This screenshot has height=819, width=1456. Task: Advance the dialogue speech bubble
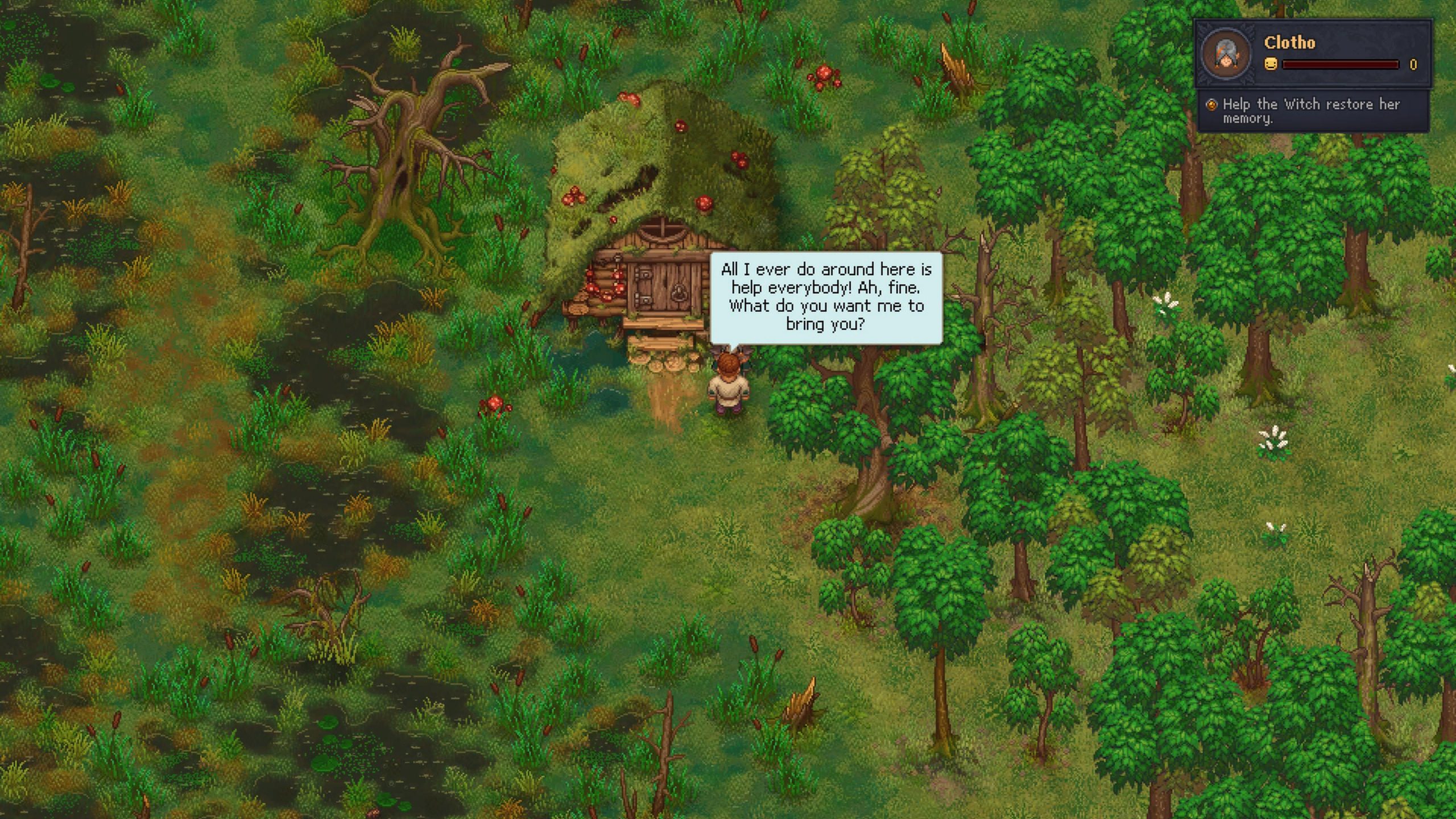[826, 297]
